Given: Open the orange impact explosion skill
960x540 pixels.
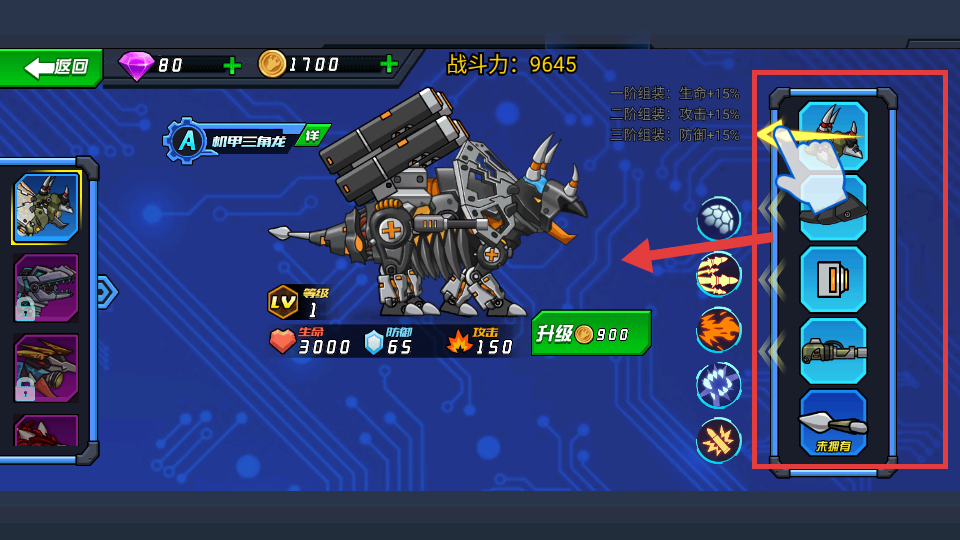Looking at the screenshot, I should tap(718, 440).
